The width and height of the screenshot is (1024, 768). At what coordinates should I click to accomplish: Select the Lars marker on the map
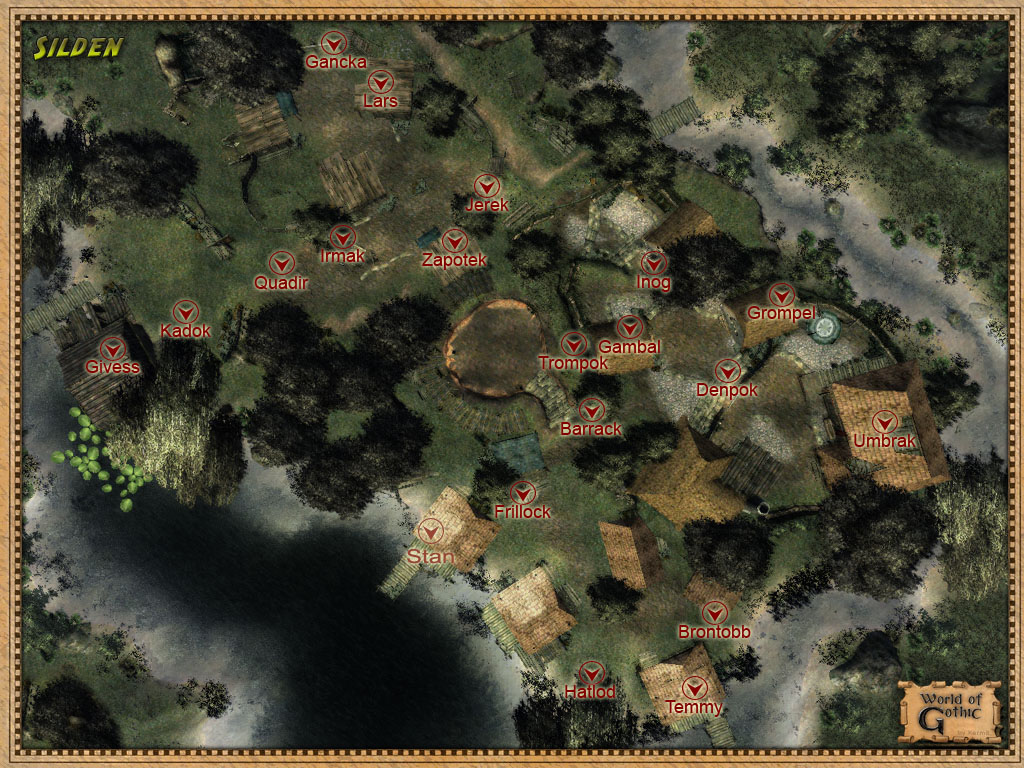380,82
